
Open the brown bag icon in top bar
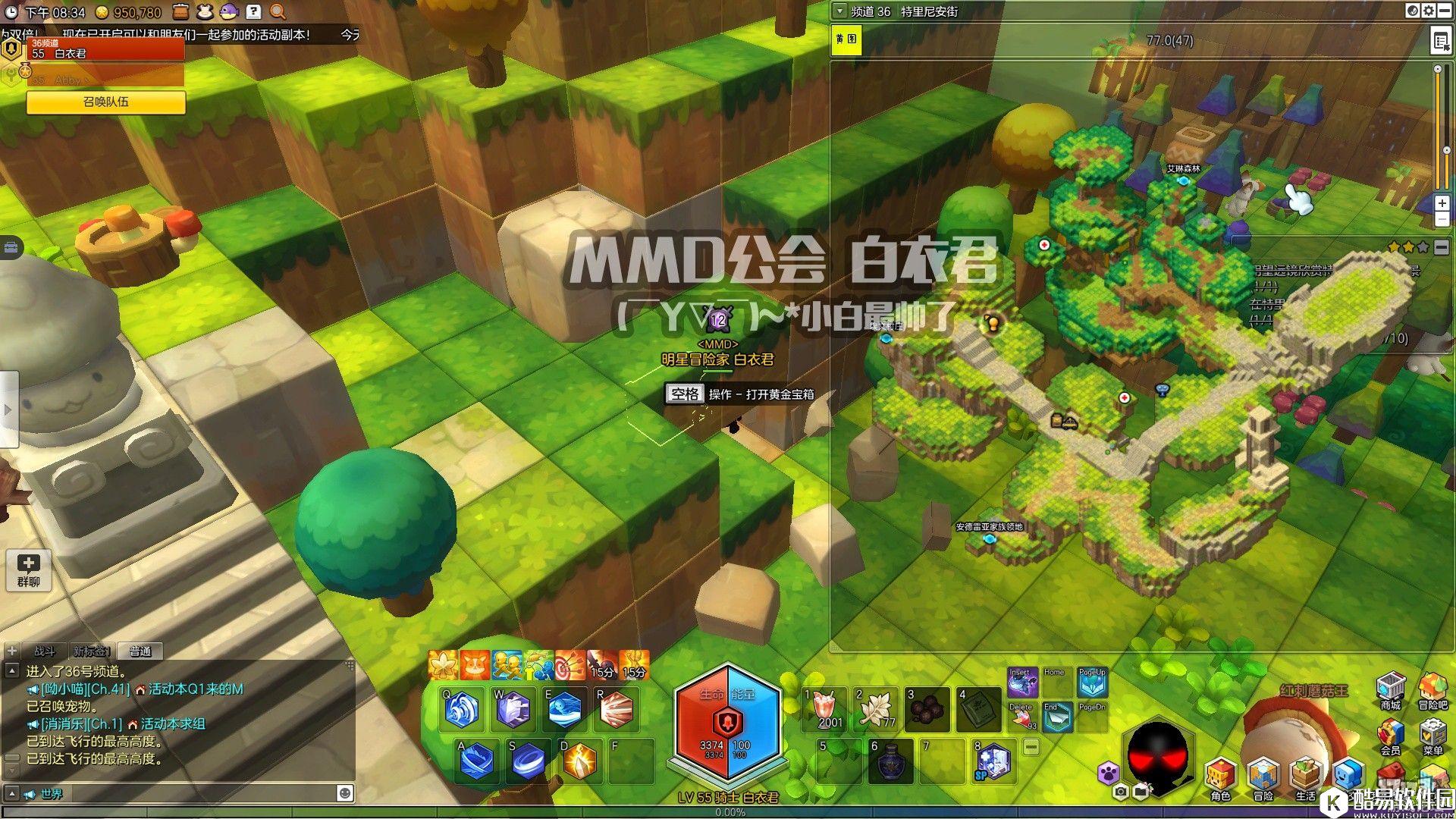tap(180, 11)
